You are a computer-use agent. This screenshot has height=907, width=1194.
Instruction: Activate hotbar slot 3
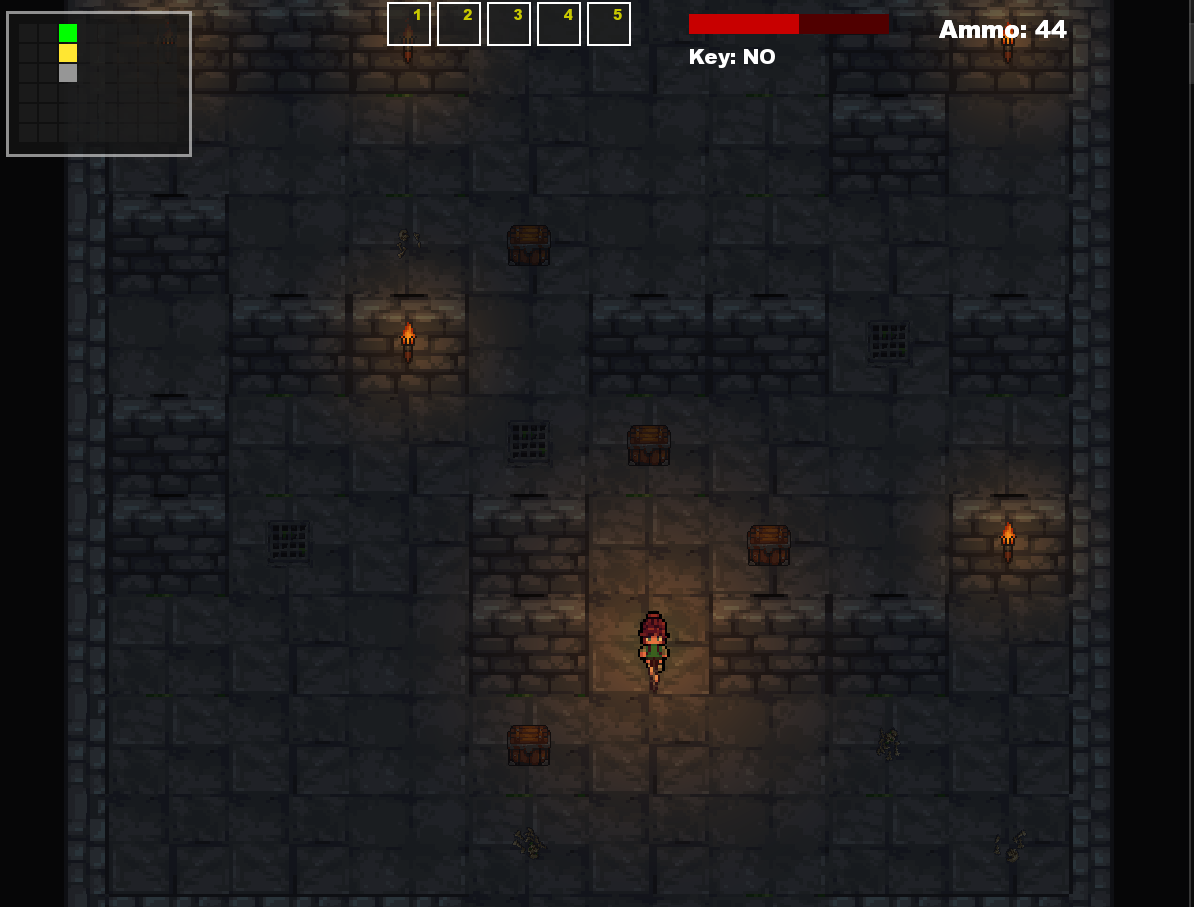(509, 24)
